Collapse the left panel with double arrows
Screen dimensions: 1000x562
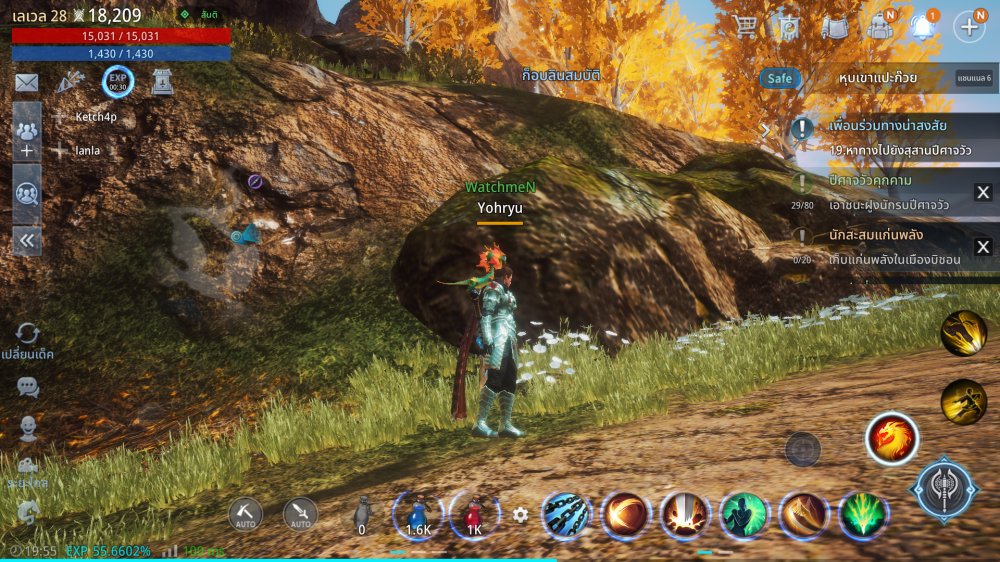coord(27,240)
